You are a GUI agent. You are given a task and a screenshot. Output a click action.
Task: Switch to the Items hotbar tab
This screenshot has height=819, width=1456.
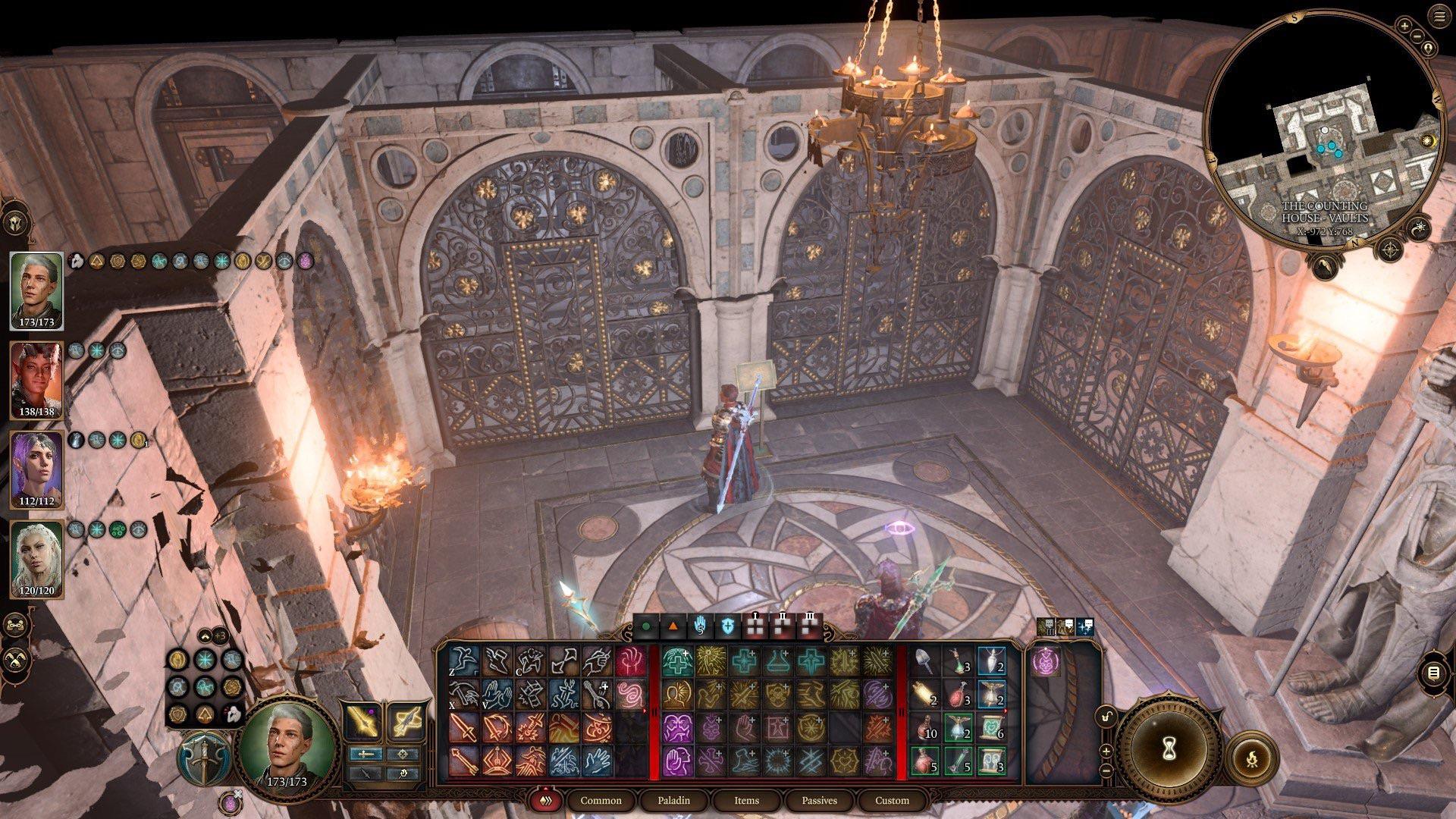(747, 800)
